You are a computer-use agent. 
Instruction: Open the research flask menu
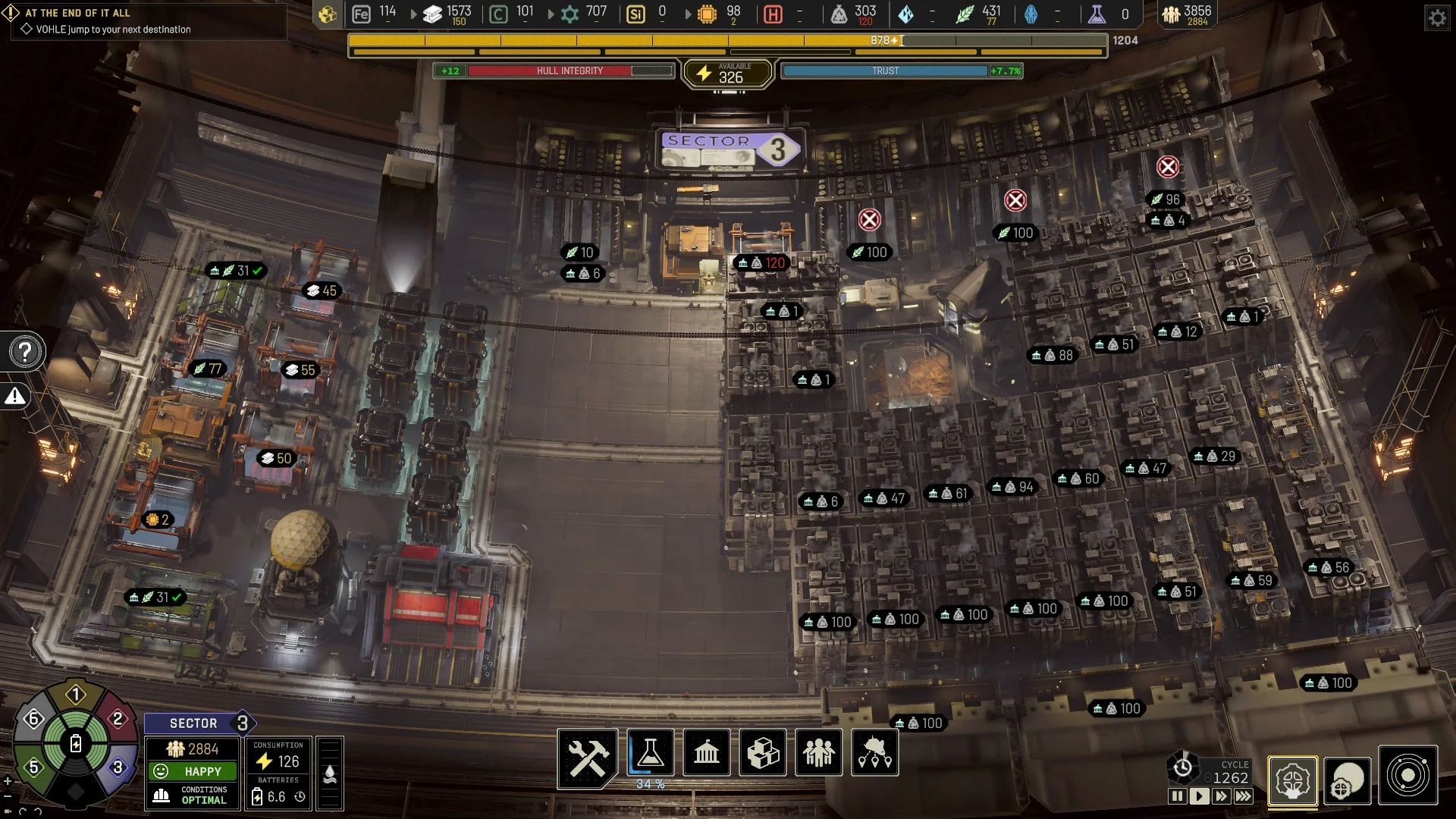click(x=650, y=753)
